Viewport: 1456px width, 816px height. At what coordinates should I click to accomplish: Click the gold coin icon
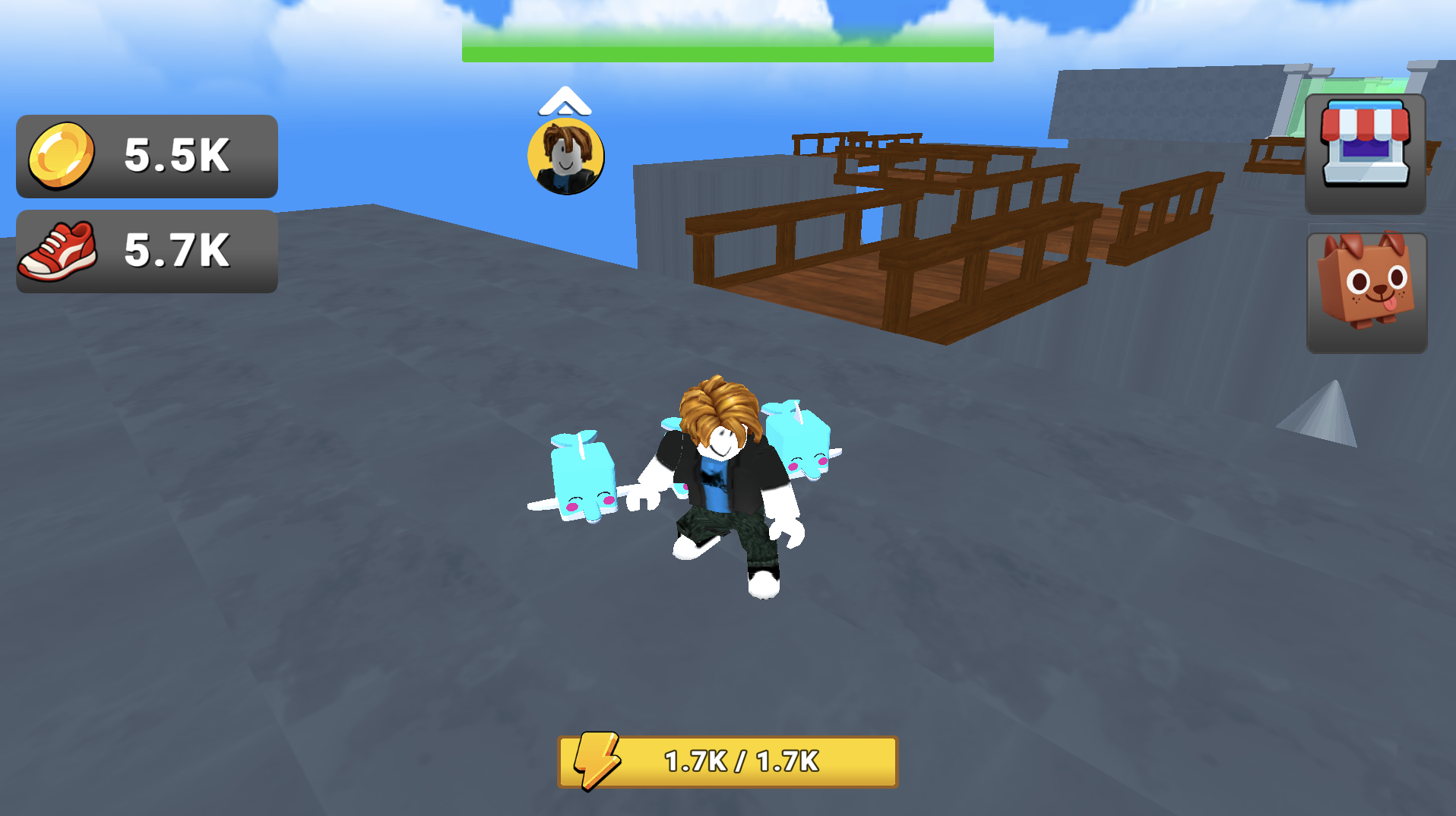tap(65, 157)
